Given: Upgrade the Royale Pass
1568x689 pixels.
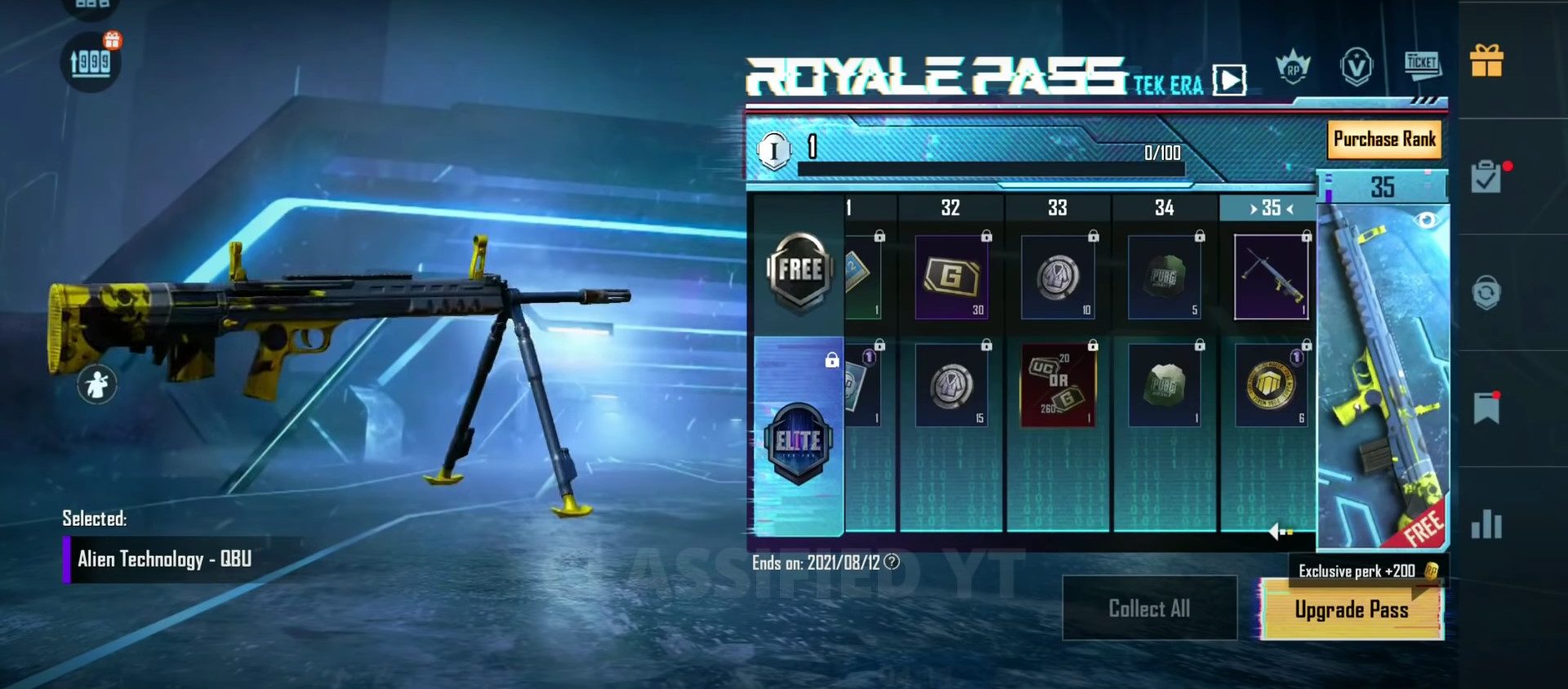Looking at the screenshot, I should pyautogui.click(x=1351, y=610).
